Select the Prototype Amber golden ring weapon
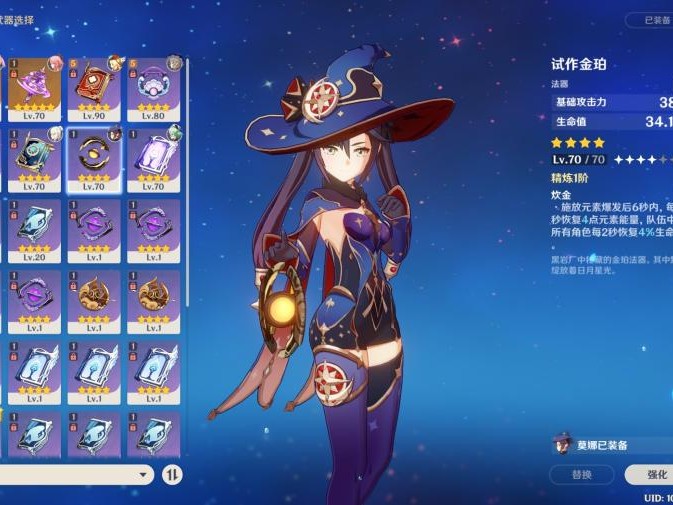The image size is (673, 505). pos(95,158)
